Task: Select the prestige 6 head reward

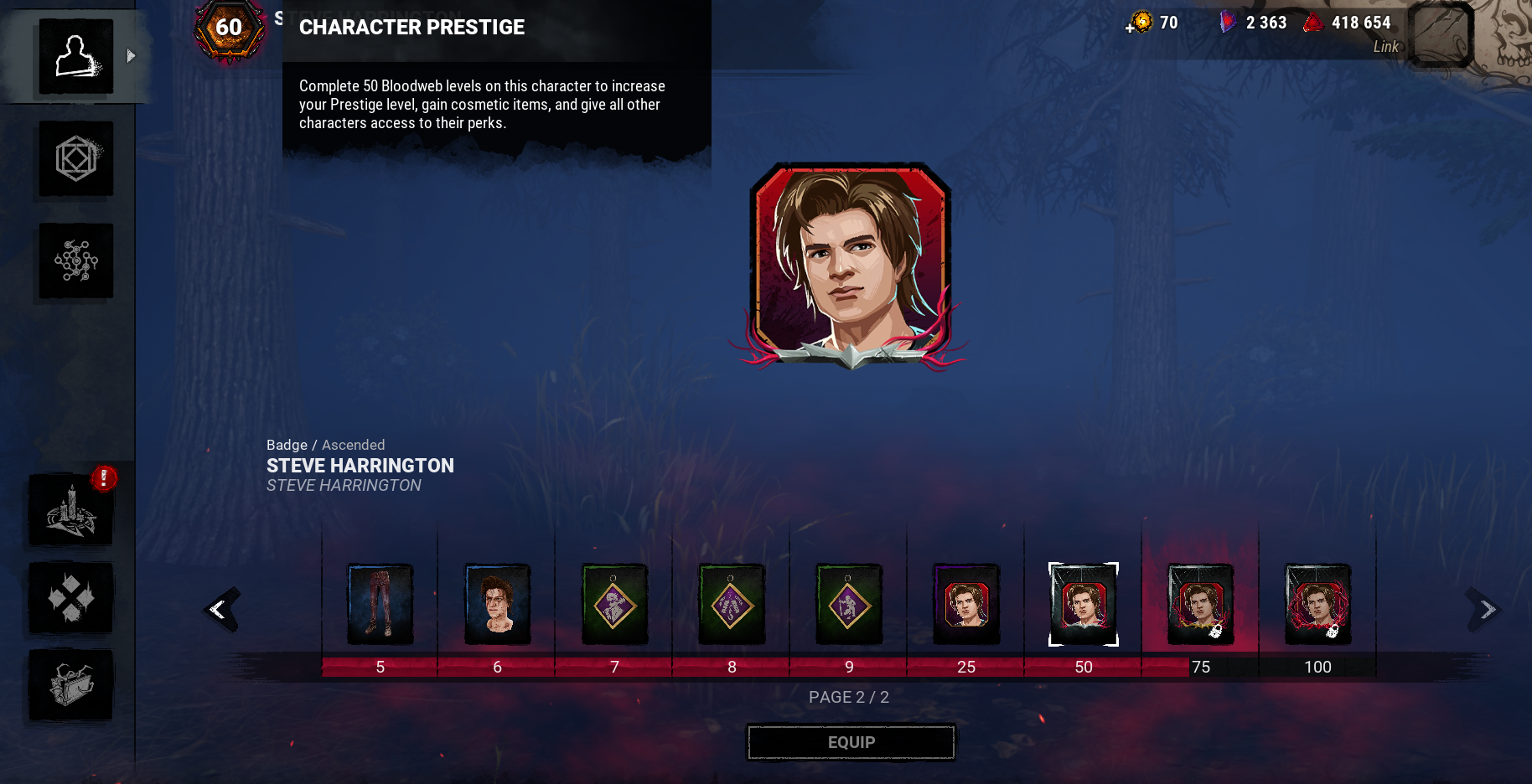Action: pyautogui.click(x=498, y=605)
